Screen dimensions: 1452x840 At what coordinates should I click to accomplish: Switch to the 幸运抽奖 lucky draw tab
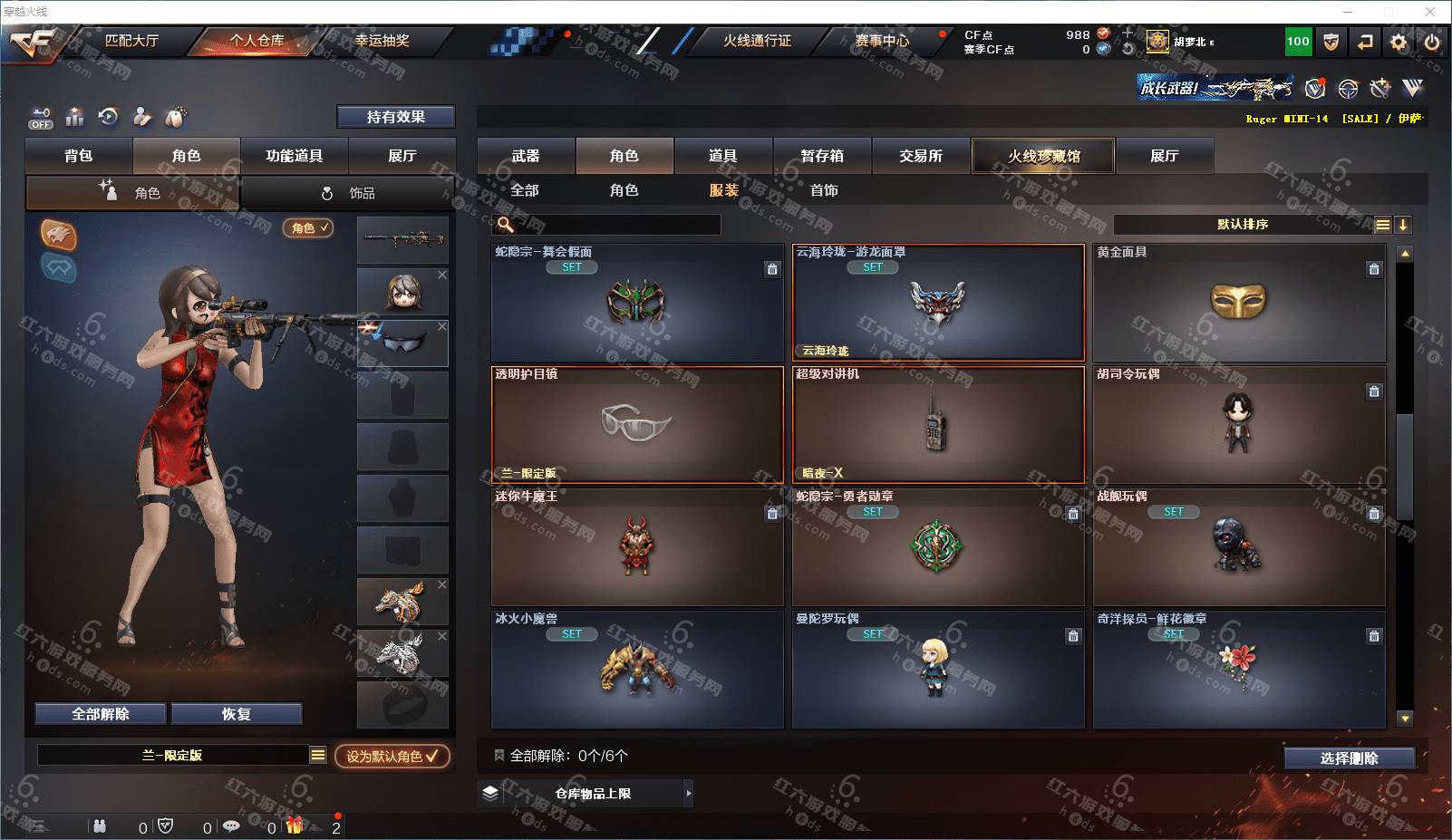(382, 41)
